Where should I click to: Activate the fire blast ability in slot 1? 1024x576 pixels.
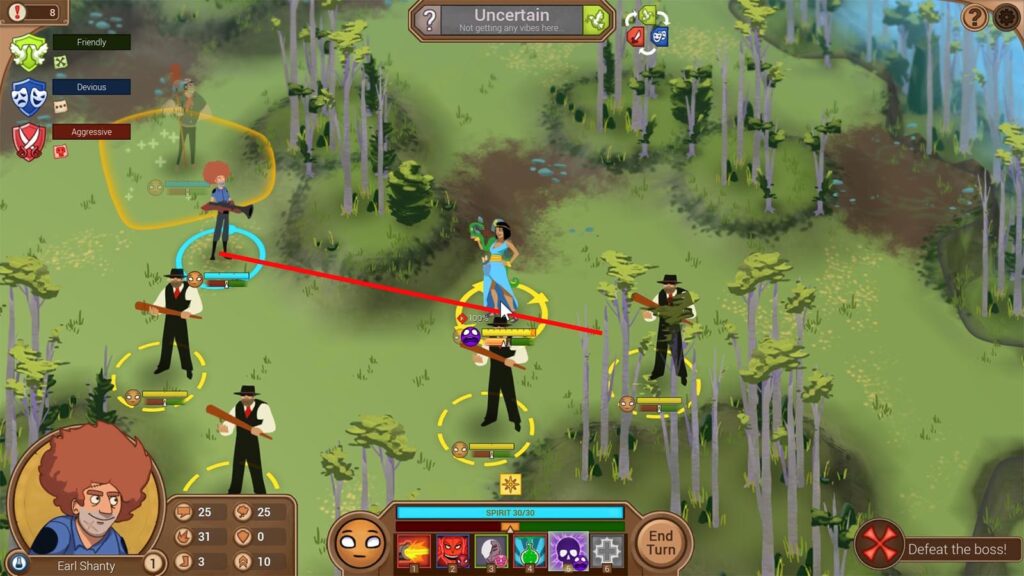(x=413, y=551)
